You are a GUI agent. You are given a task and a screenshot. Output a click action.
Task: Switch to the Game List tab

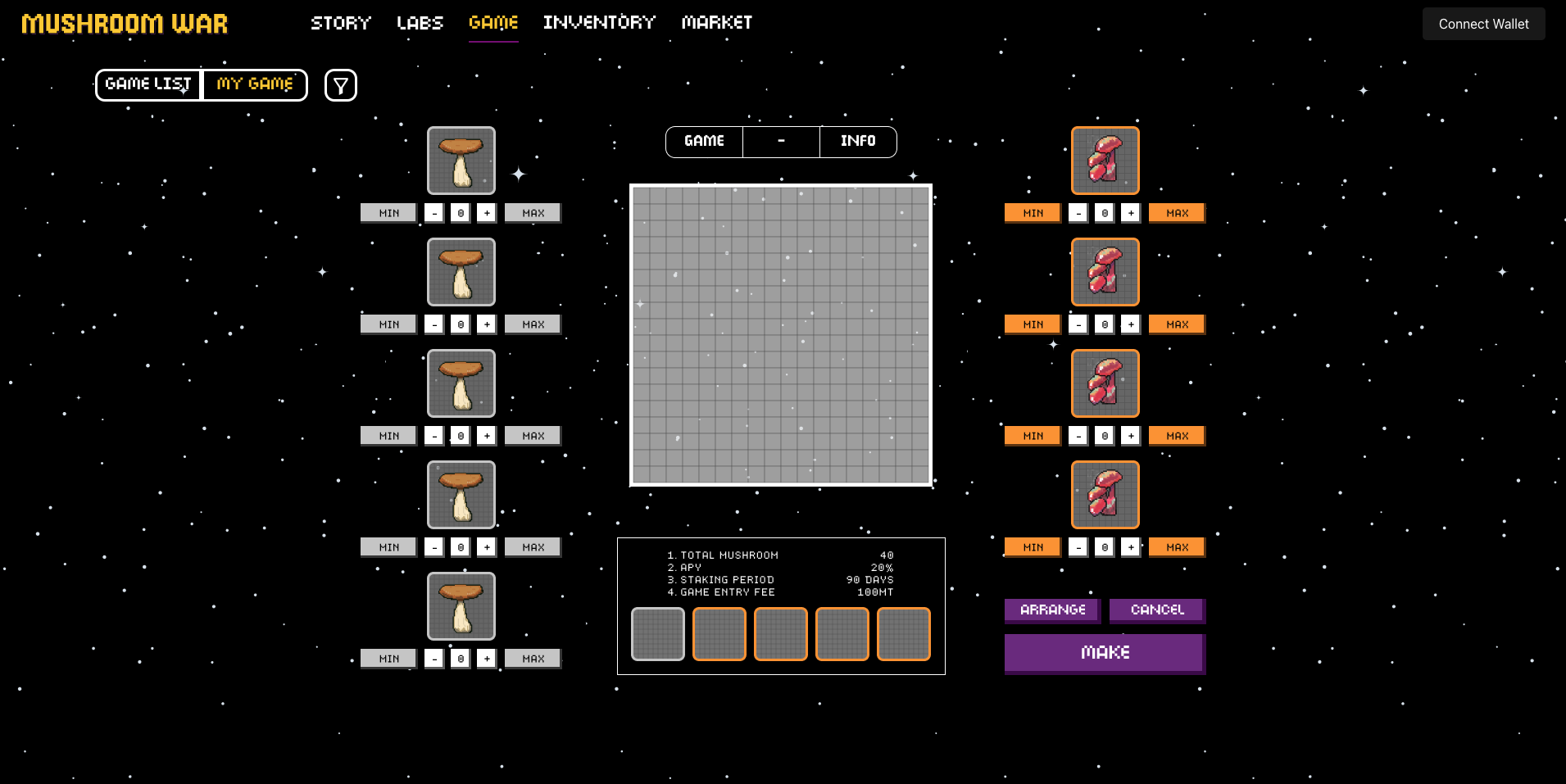point(148,84)
